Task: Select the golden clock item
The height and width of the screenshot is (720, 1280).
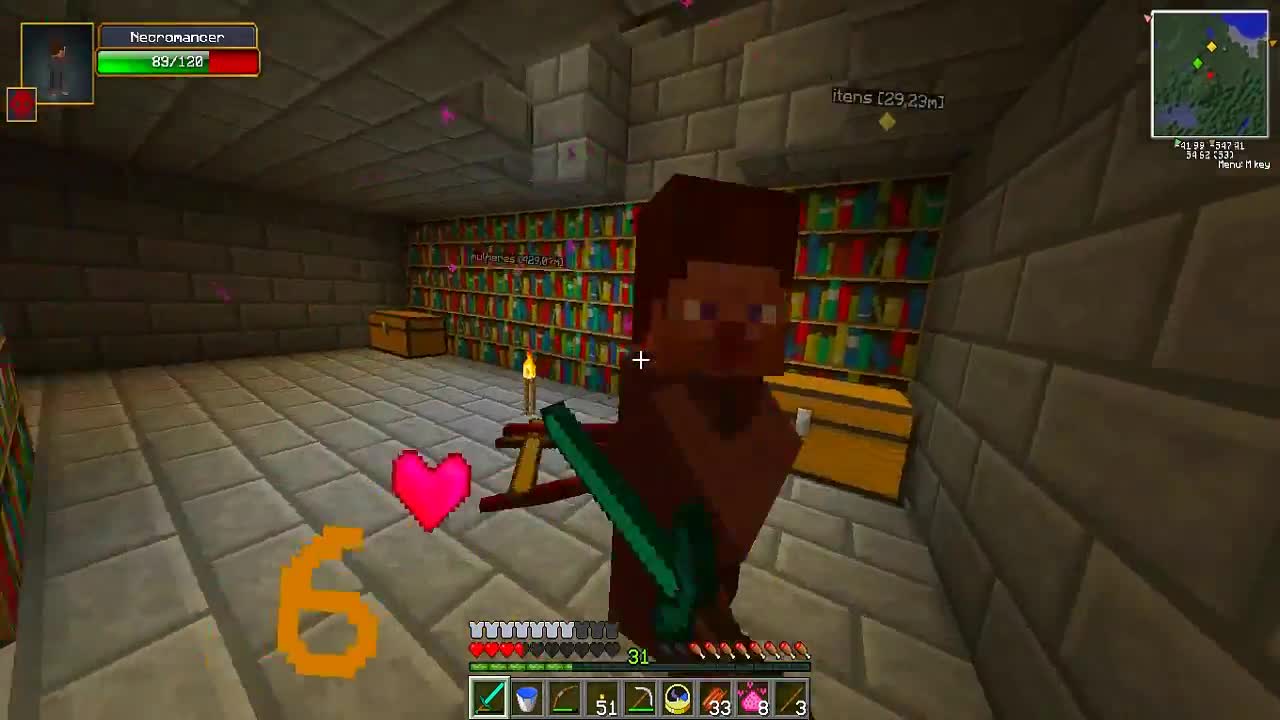Action: click(679, 698)
